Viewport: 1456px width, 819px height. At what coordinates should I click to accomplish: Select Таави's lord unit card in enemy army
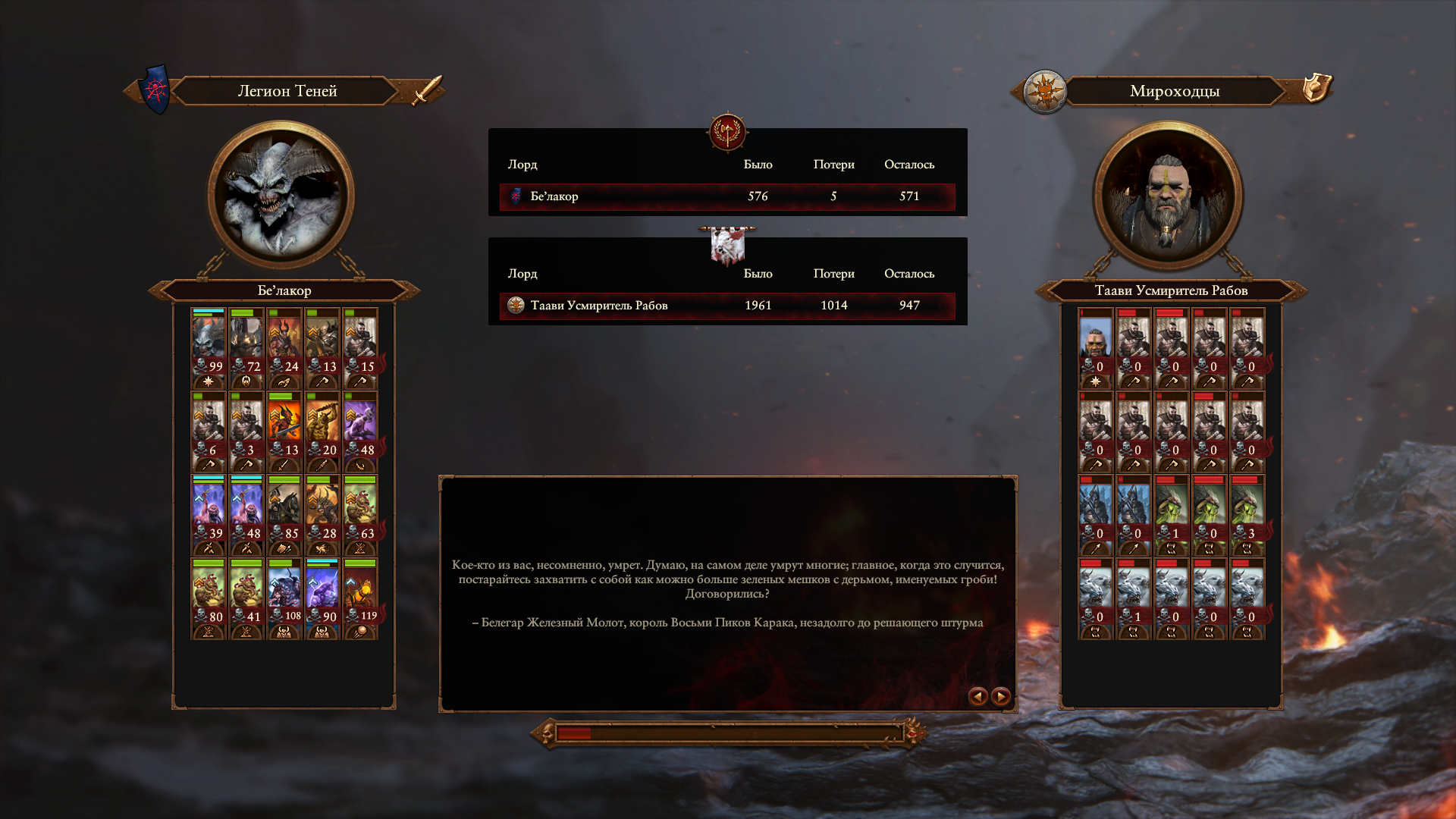point(1096,347)
